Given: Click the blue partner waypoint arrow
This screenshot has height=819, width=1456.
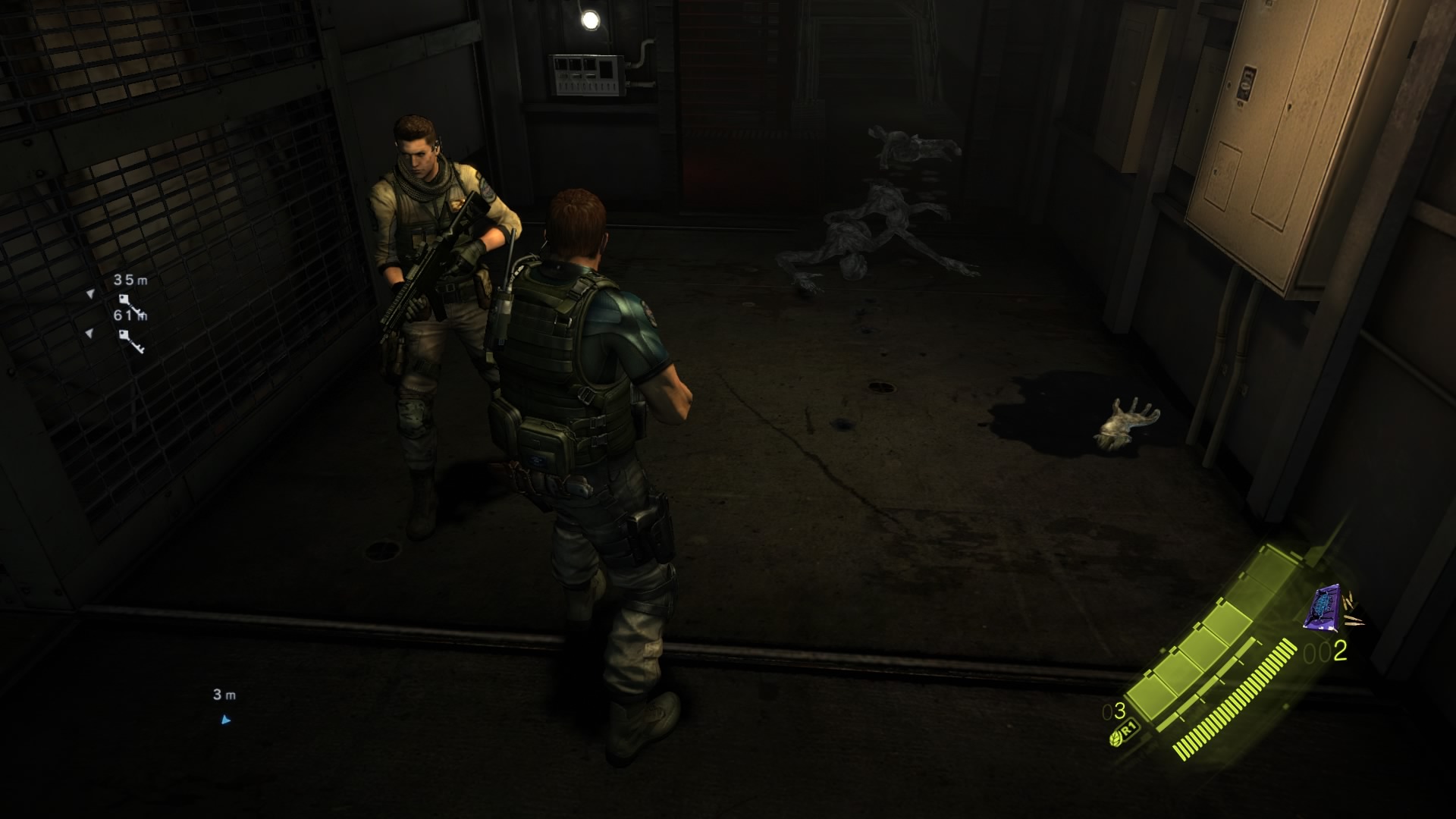Looking at the screenshot, I should pyautogui.click(x=225, y=720).
